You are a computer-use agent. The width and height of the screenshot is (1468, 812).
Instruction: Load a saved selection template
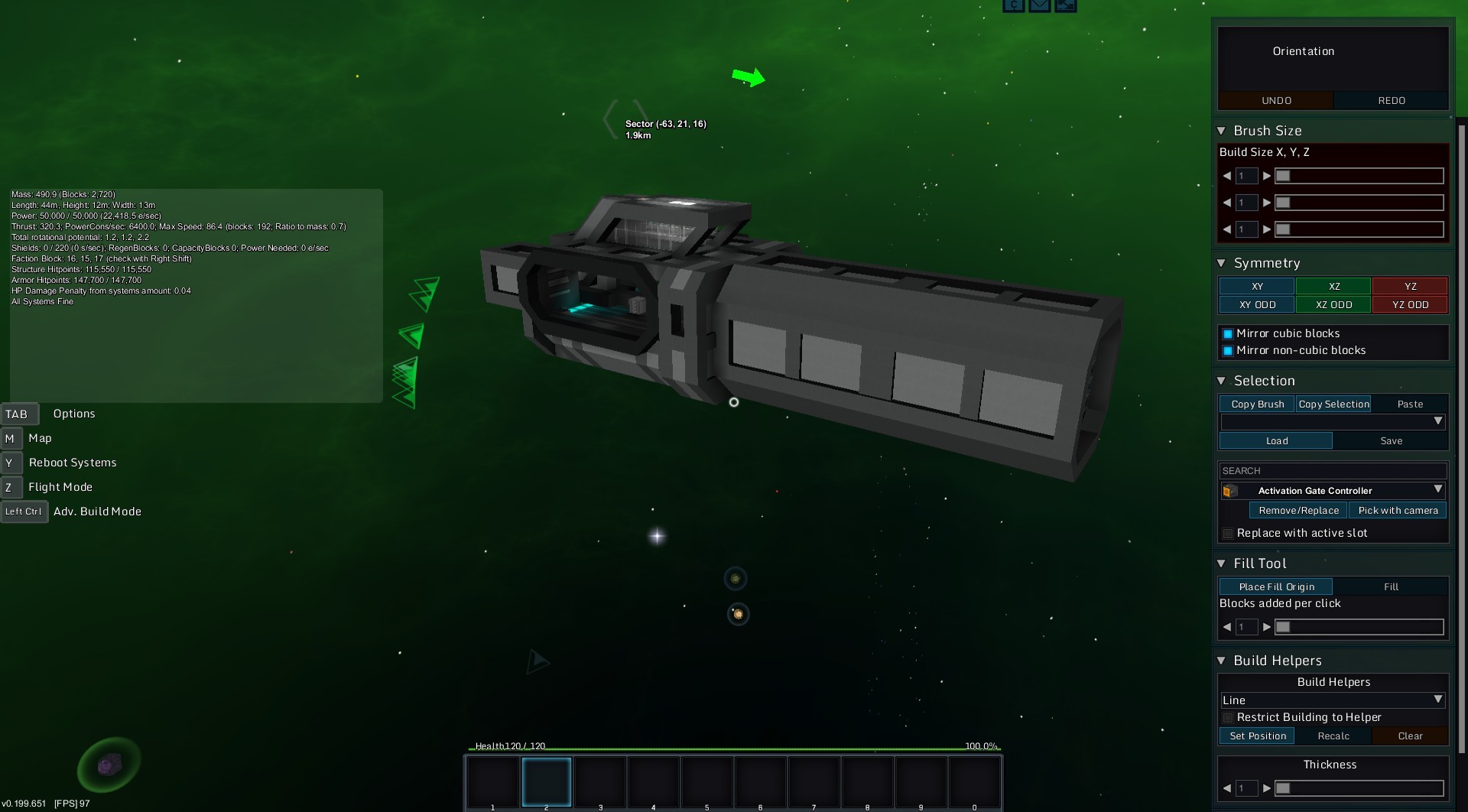tap(1276, 441)
